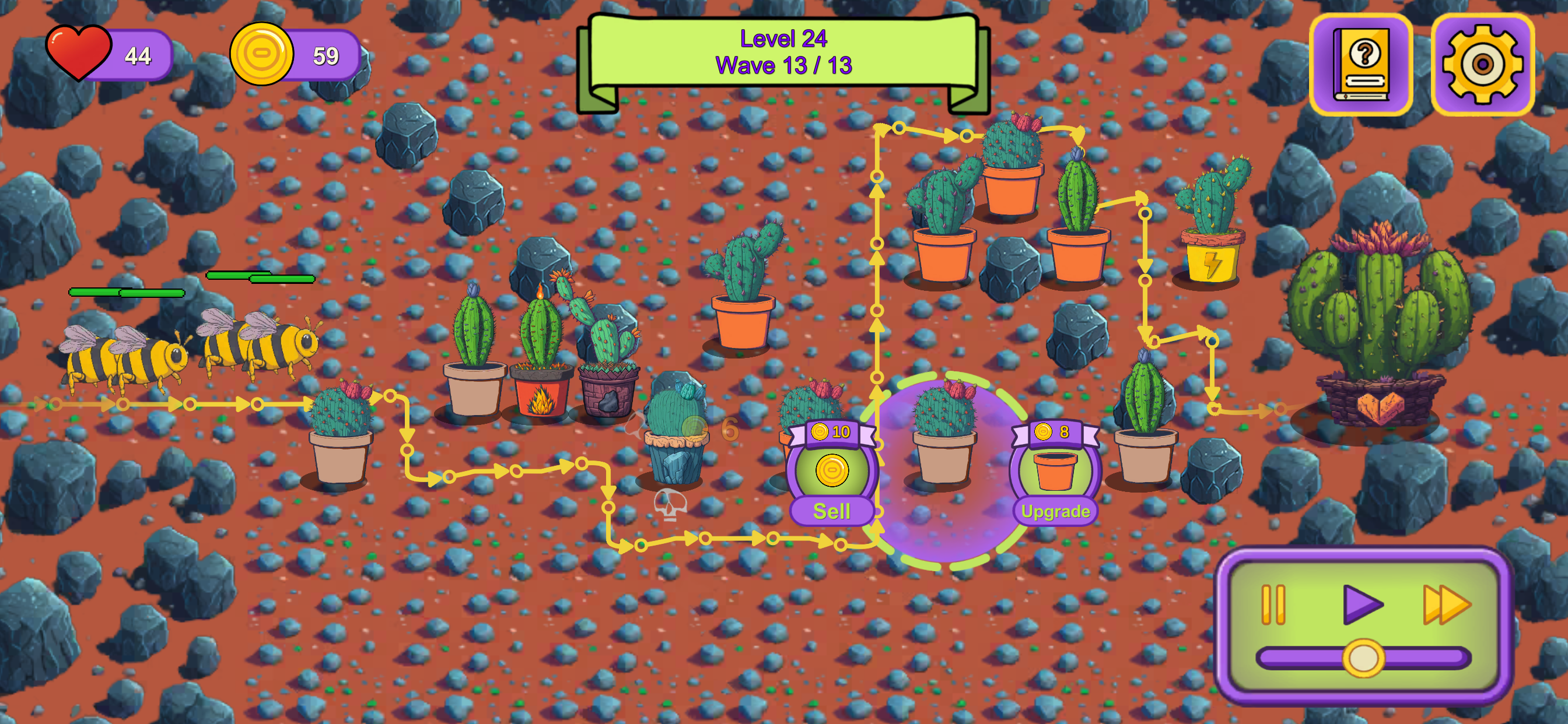Upgrade the selected cactus tower
This screenshot has width=1568, height=724.
pyautogui.click(x=1056, y=511)
